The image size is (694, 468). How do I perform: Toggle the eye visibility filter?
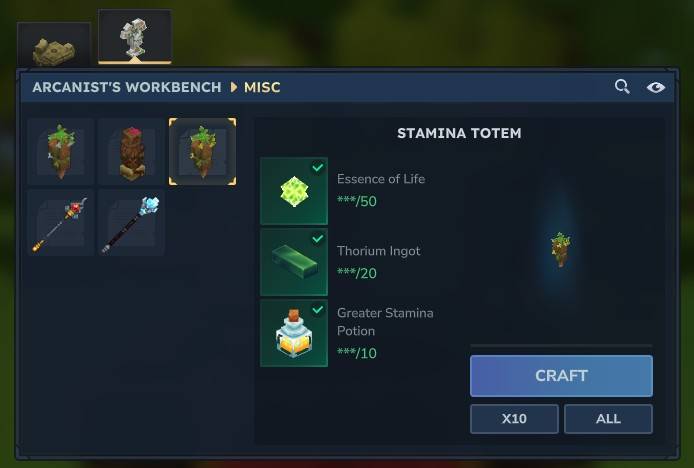(x=655, y=87)
